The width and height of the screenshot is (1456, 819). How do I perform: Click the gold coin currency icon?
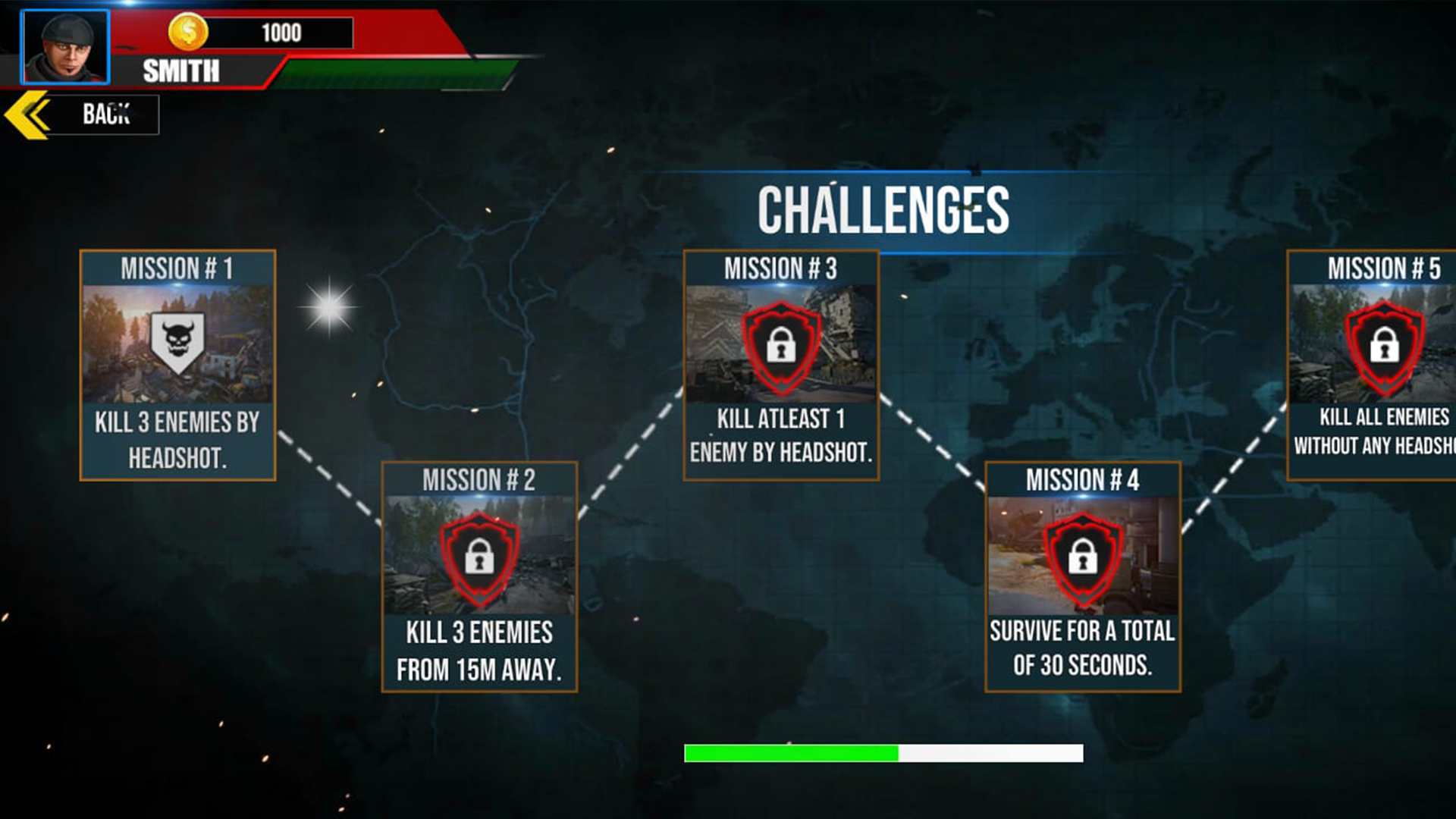click(x=190, y=32)
